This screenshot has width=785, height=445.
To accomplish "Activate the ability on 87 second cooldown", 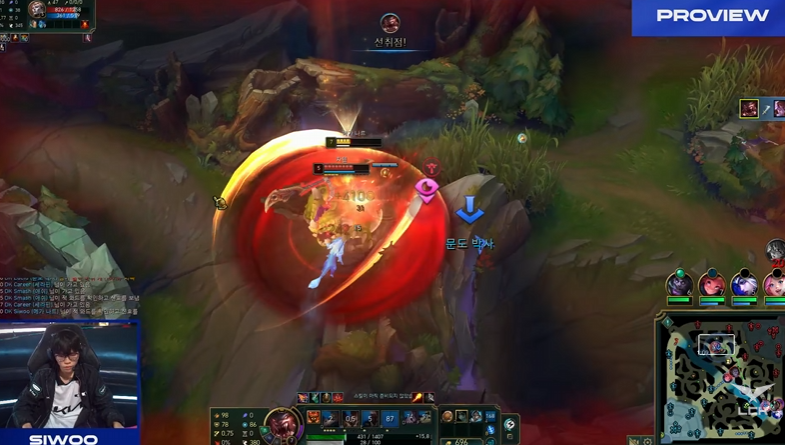I will coord(390,419).
